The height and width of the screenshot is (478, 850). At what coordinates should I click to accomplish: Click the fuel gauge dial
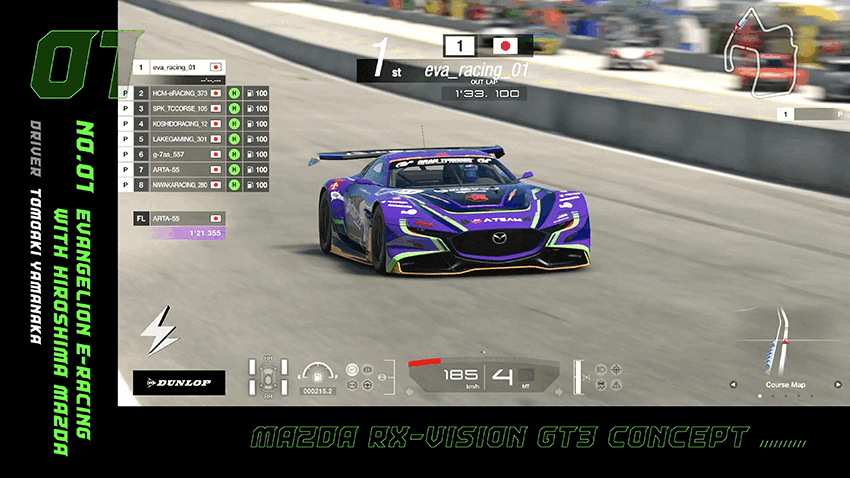click(x=317, y=372)
